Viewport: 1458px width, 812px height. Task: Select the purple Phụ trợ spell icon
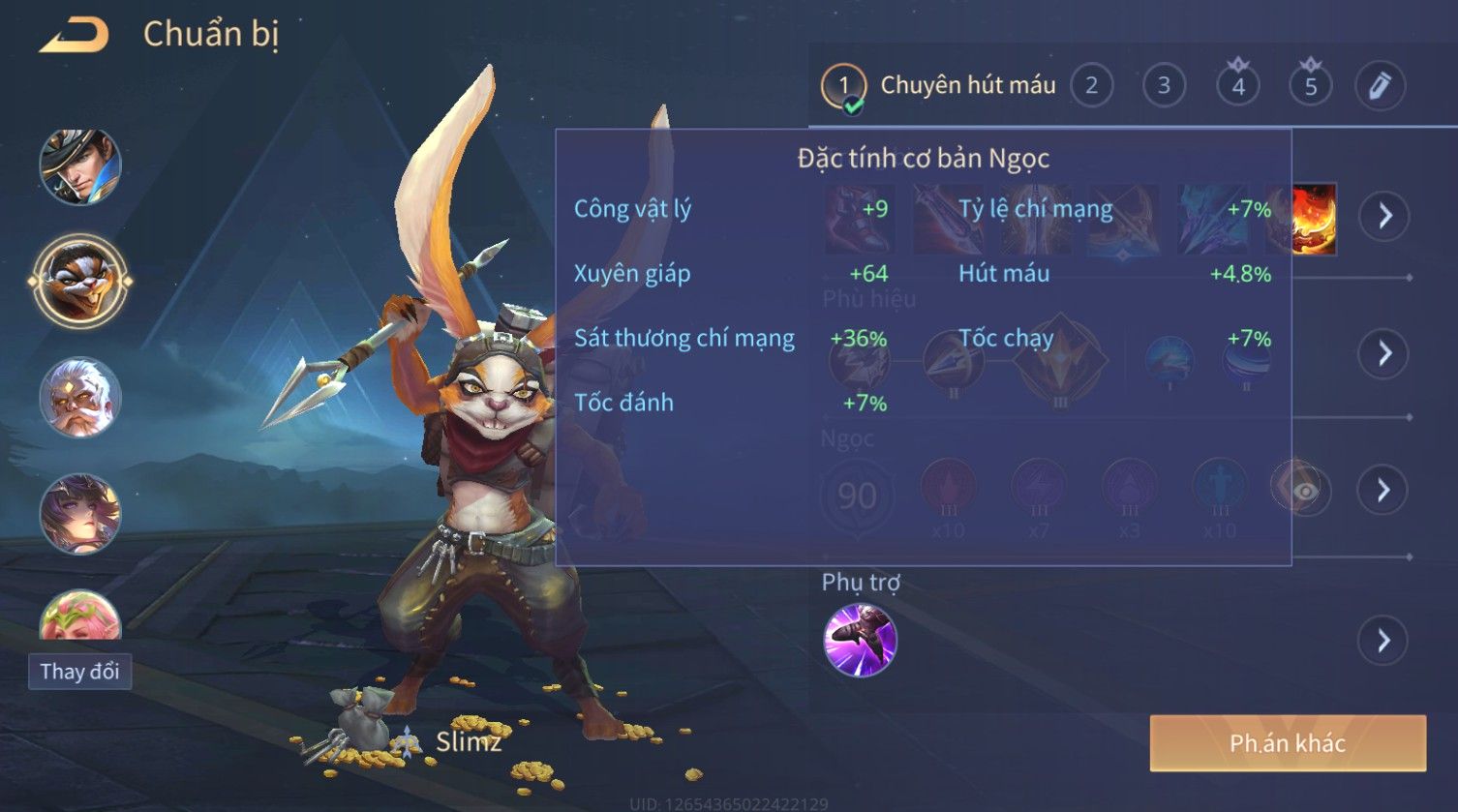(860, 640)
